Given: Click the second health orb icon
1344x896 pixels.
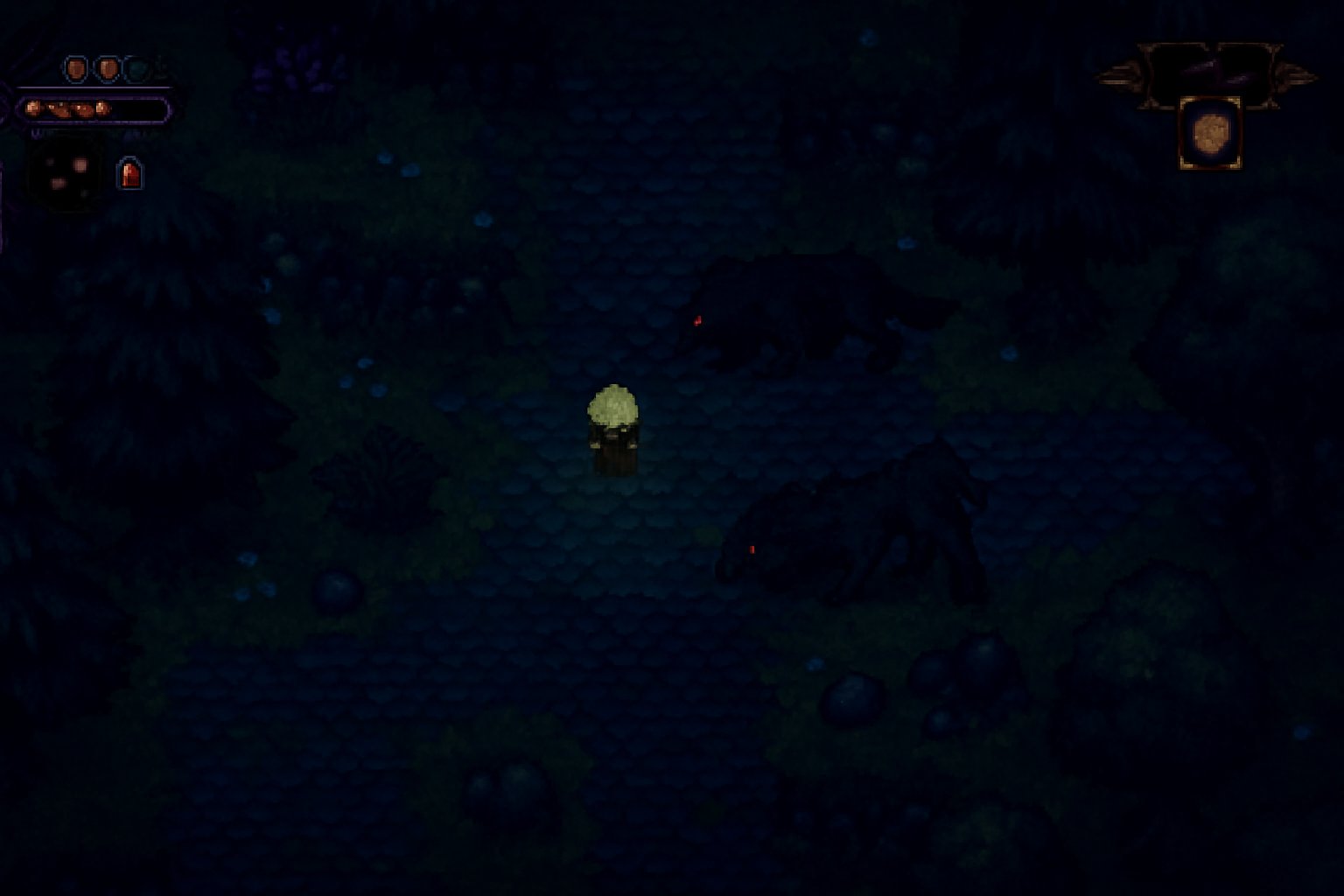Looking at the screenshot, I should click(x=108, y=68).
